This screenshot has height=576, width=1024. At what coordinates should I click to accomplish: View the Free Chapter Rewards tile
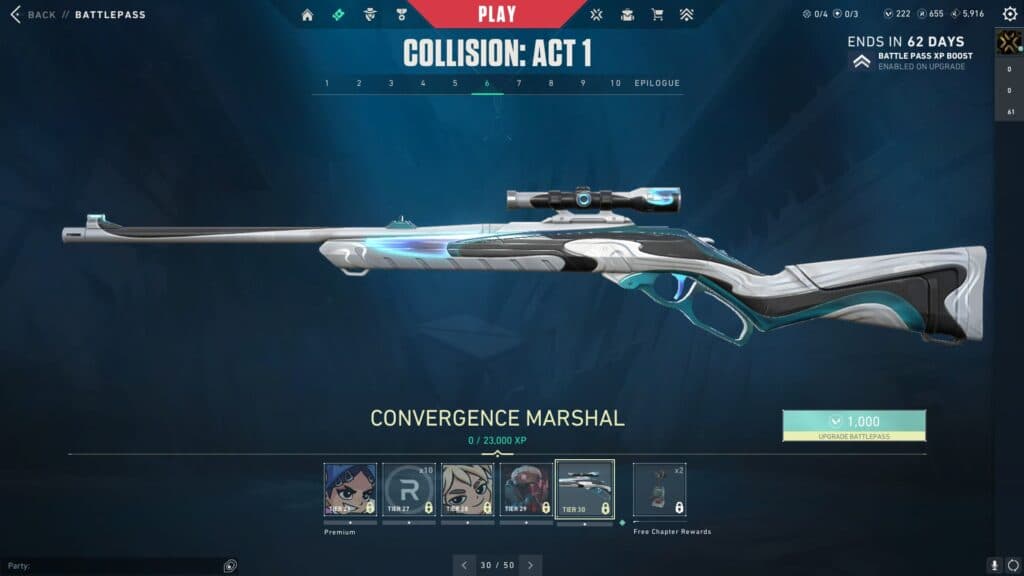pos(659,489)
